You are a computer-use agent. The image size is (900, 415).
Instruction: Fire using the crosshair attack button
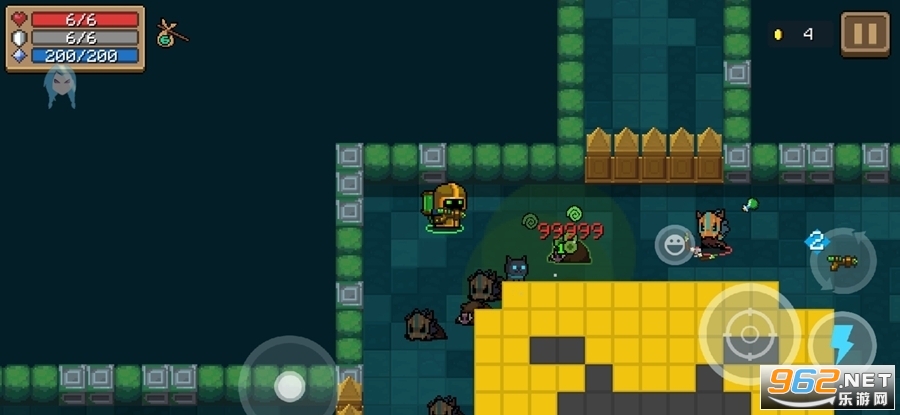click(749, 333)
